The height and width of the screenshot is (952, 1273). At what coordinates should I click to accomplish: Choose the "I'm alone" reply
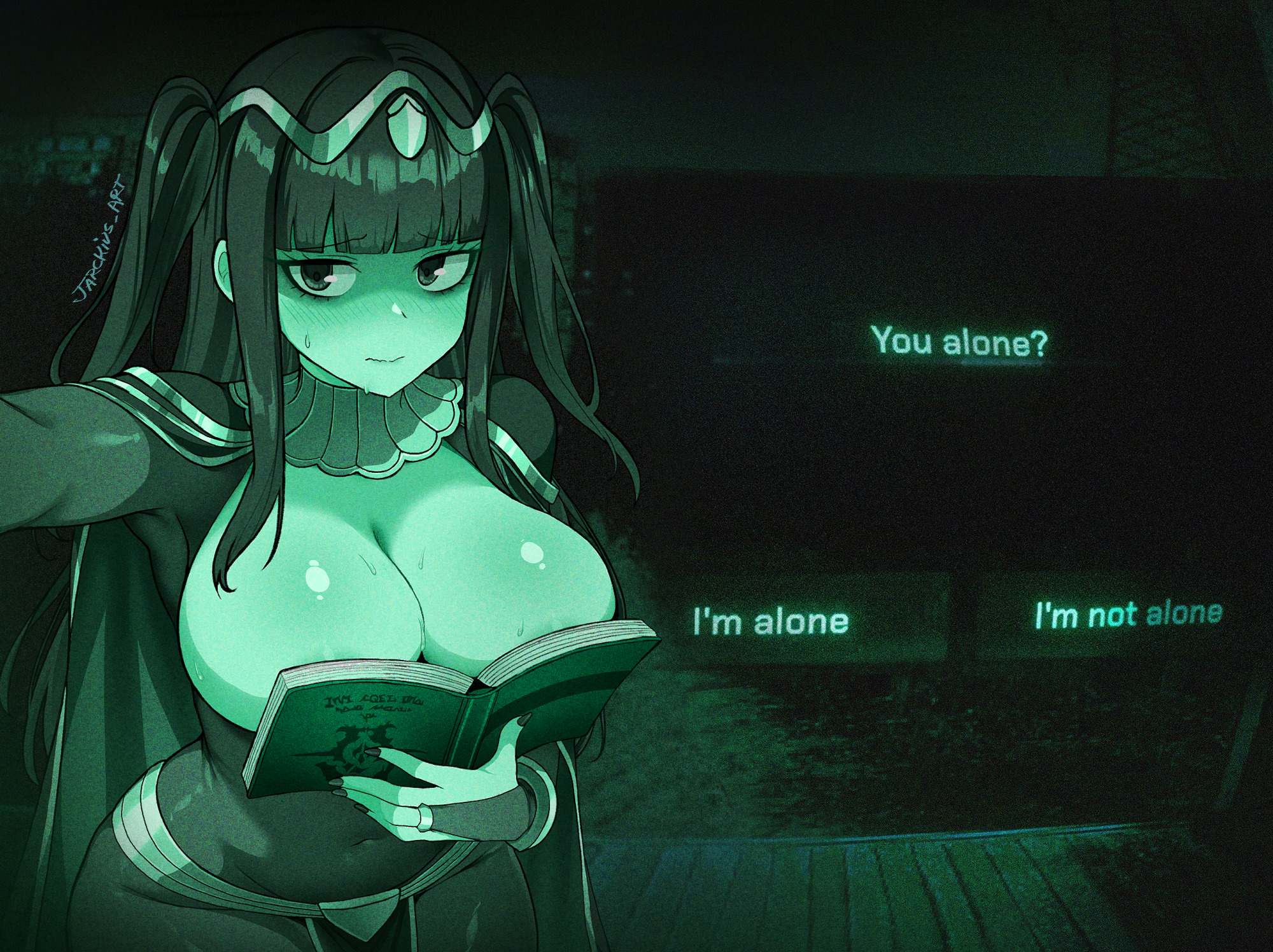pyautogui.click(x=771, y=621)
